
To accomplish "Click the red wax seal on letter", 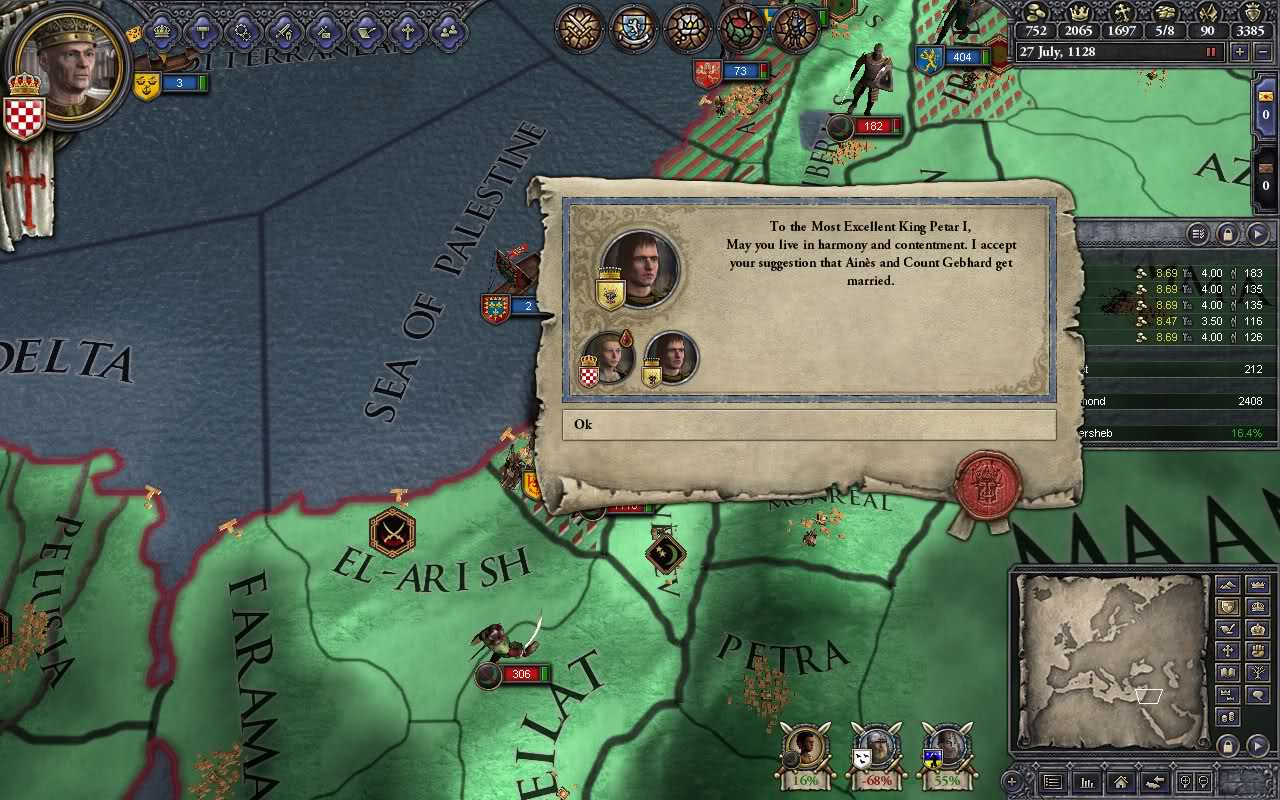I will [987, 486].
